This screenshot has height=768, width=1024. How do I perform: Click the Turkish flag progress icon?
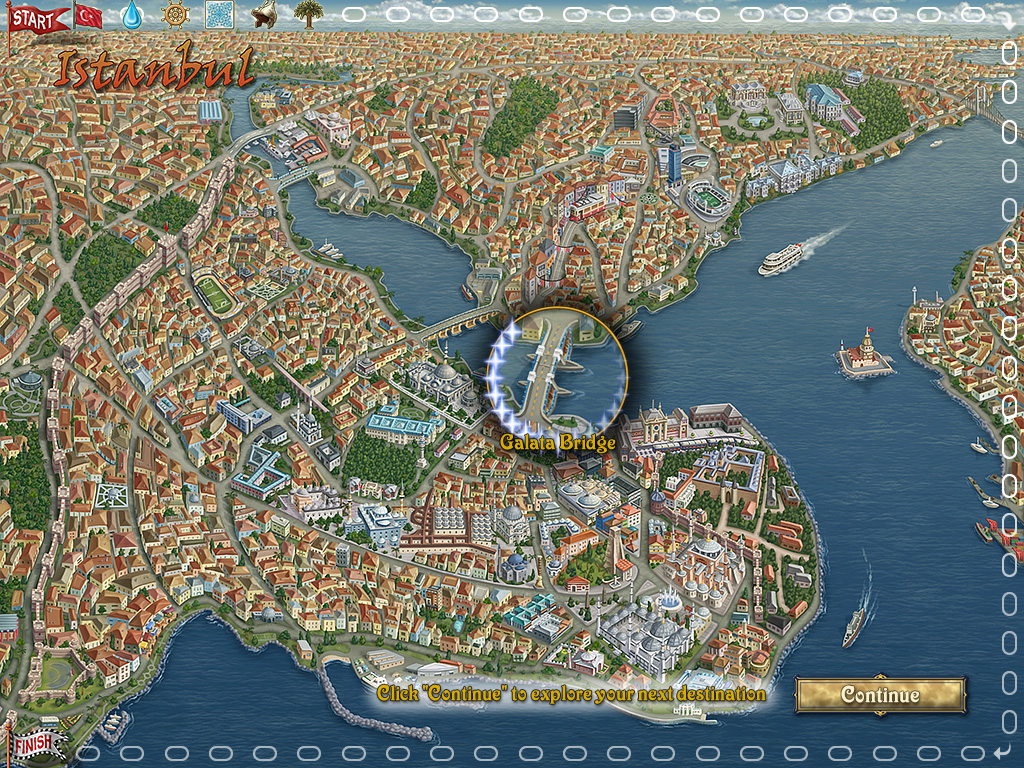coord(89,15)
